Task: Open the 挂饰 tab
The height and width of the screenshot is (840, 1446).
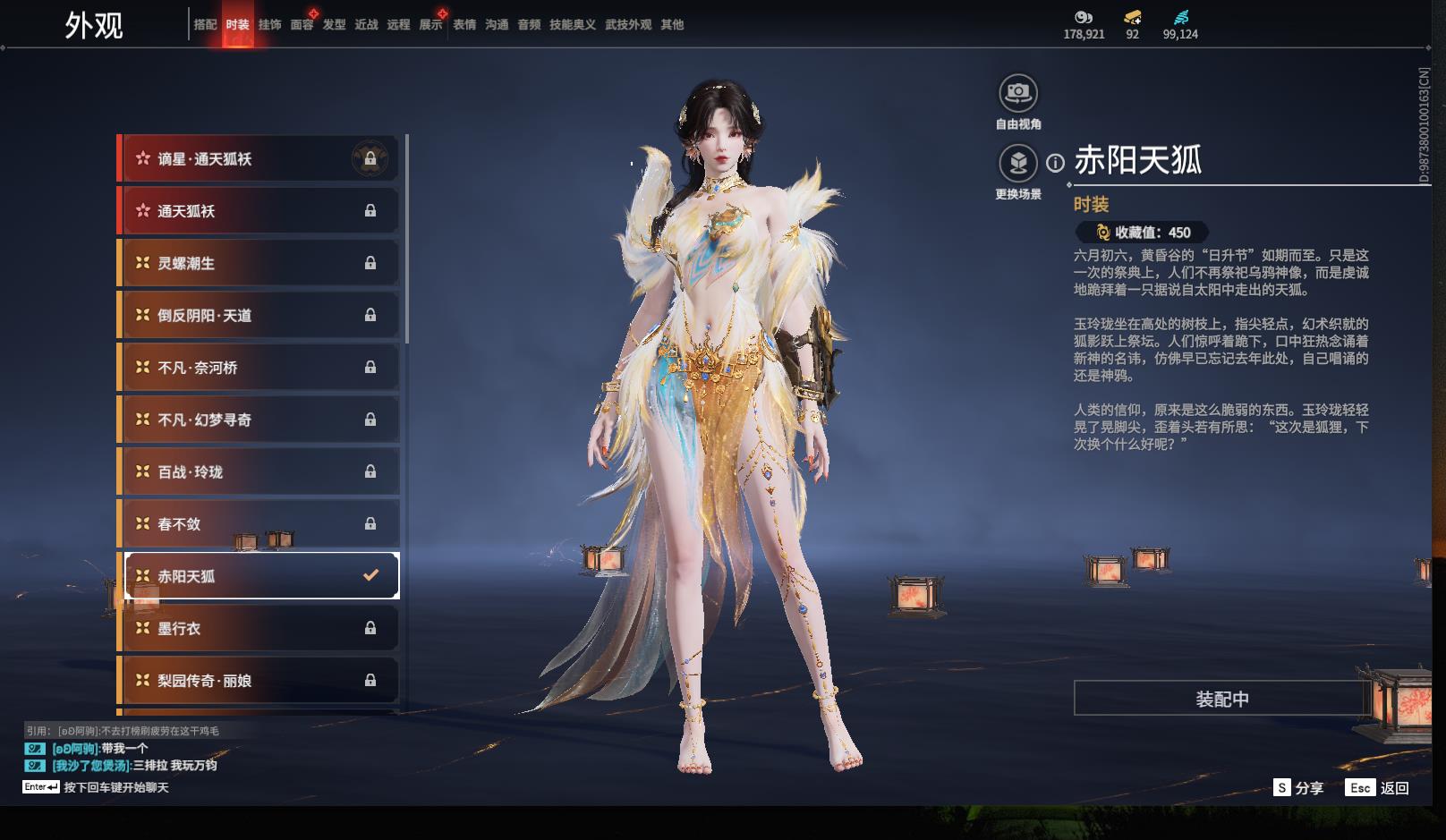Action: 269,25
